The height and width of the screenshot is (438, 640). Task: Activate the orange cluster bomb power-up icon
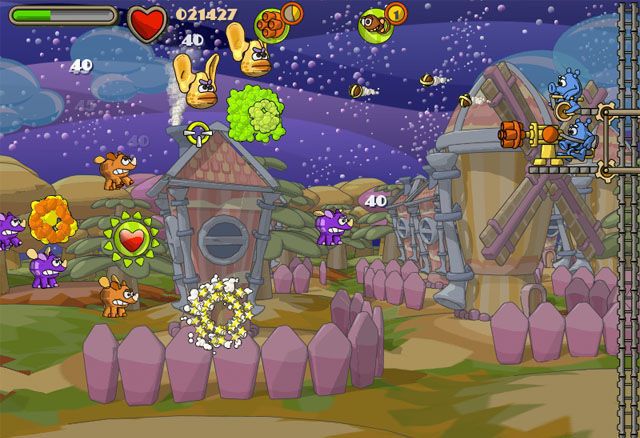click(271, 22)
